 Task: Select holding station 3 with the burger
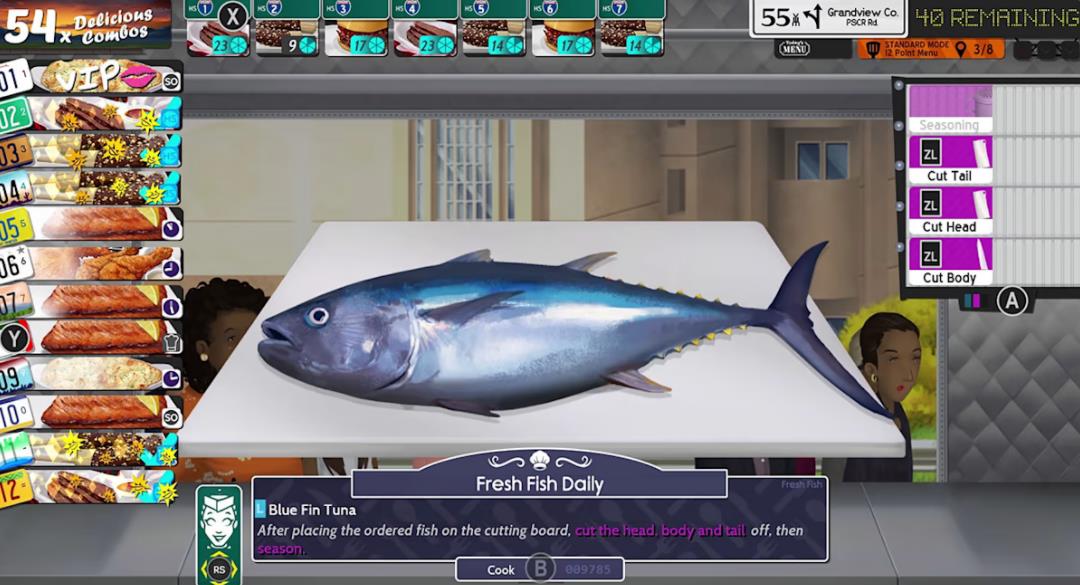356,37
